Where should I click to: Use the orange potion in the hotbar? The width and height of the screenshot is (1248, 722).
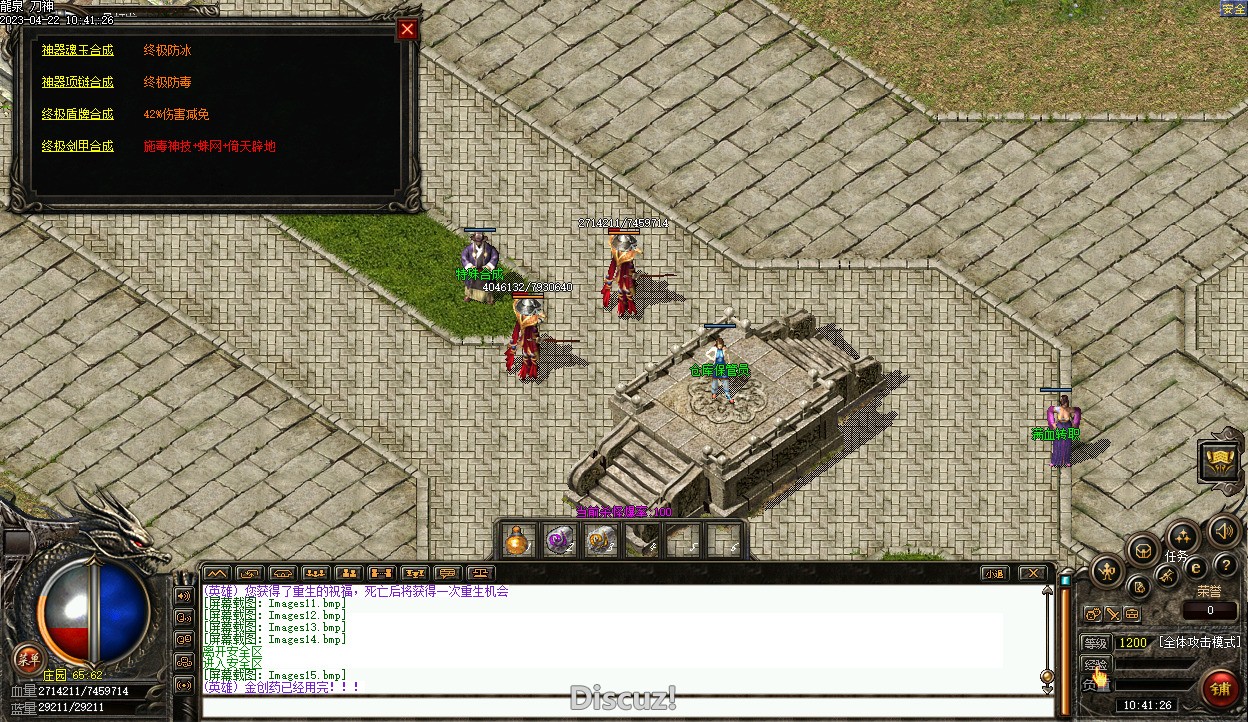point(517,541)
